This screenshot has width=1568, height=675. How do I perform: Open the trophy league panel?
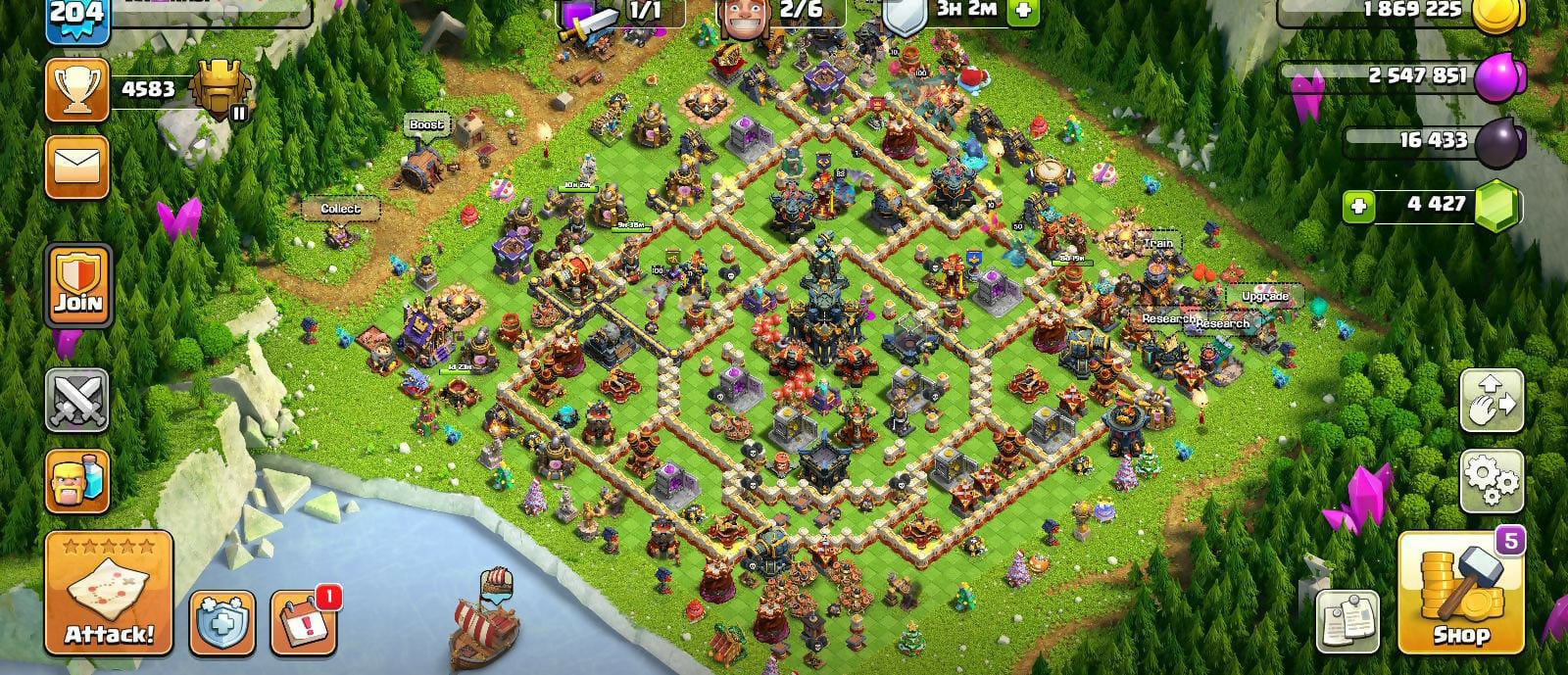[77, 90]
